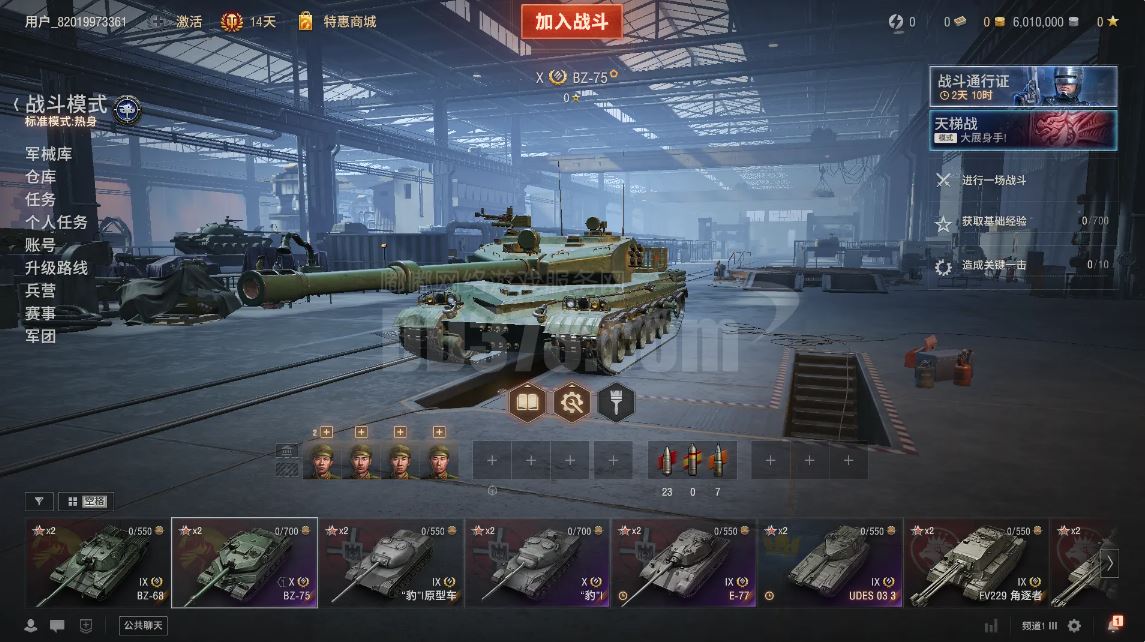Select the FV229 角逐者 tank card
This screenshot has height=642, width=1145.
click(x=978, y=562)
